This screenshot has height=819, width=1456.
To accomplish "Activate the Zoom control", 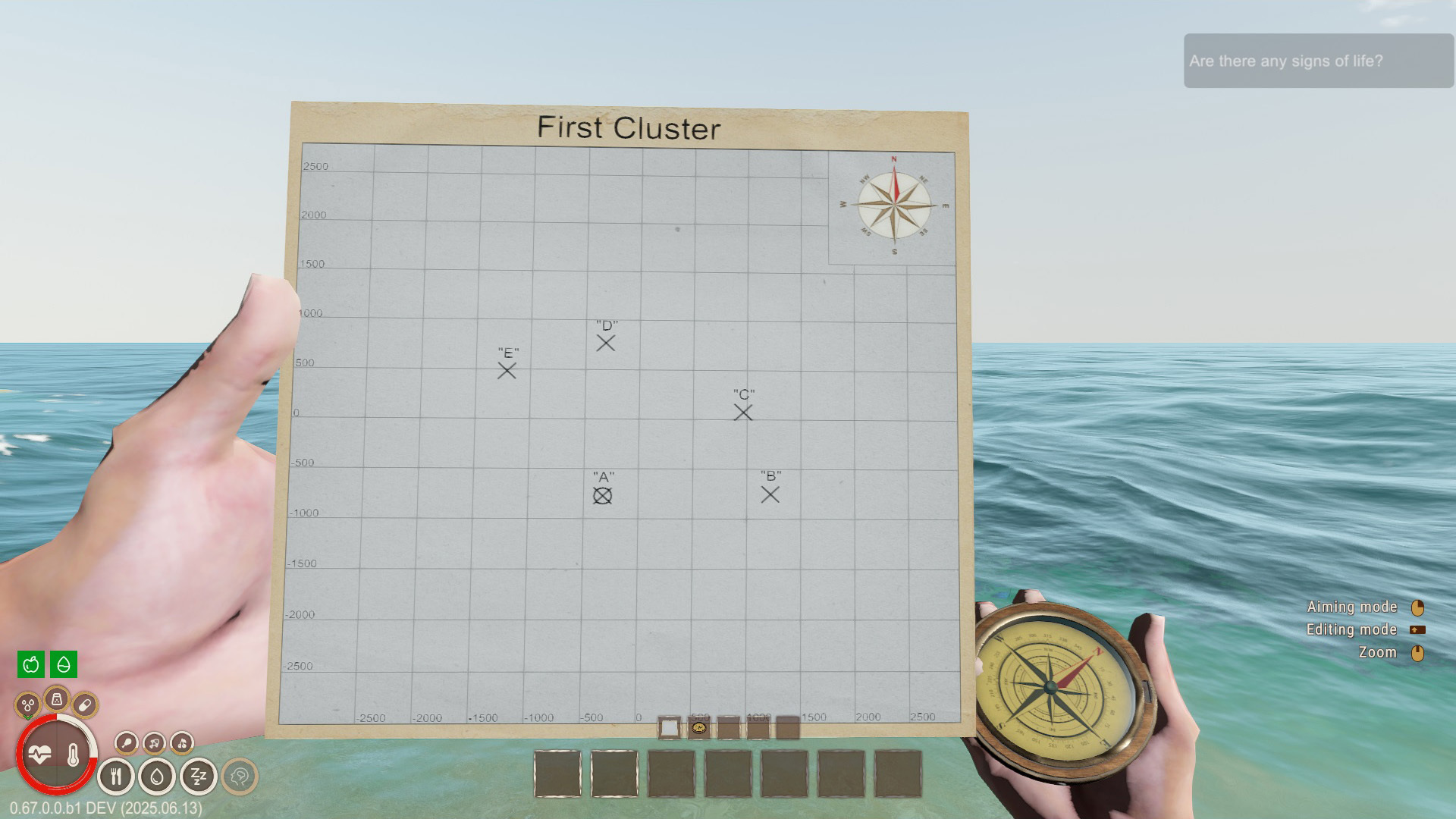I will click(1377, 652).
